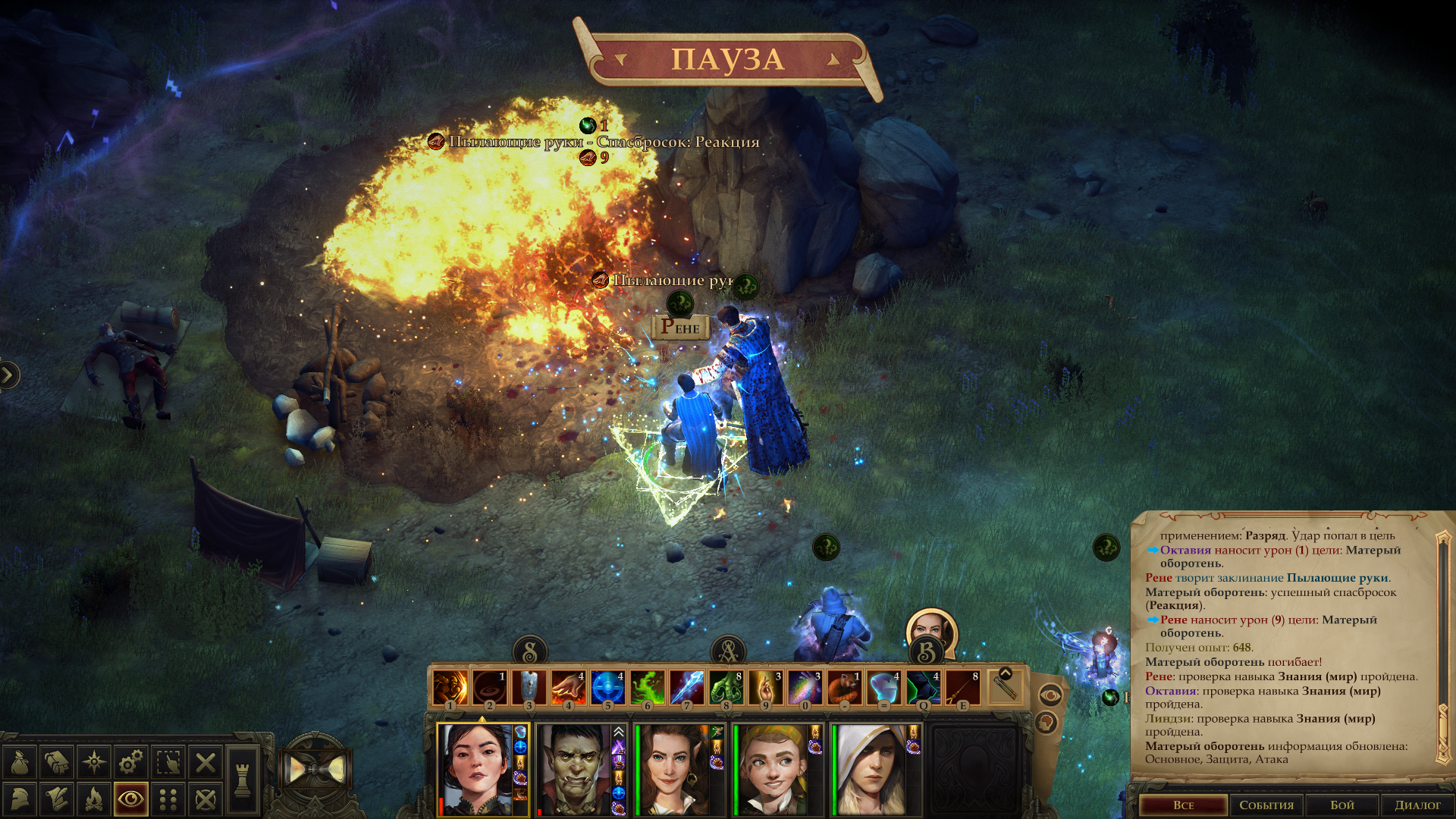This screenshot has height=819, width=1456.
Task: Toggle turn-based mode chess rook button
Action: pos(243,780)
